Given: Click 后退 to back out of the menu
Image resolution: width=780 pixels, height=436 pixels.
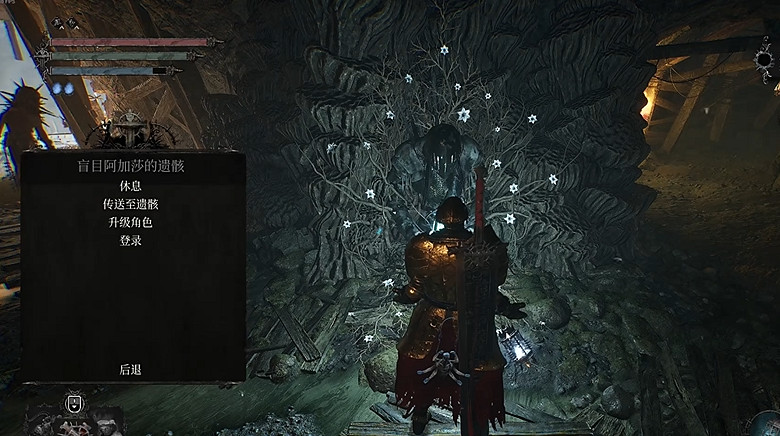Looking at the screenshot, I should pyautogui.click(x=130, y=369).
